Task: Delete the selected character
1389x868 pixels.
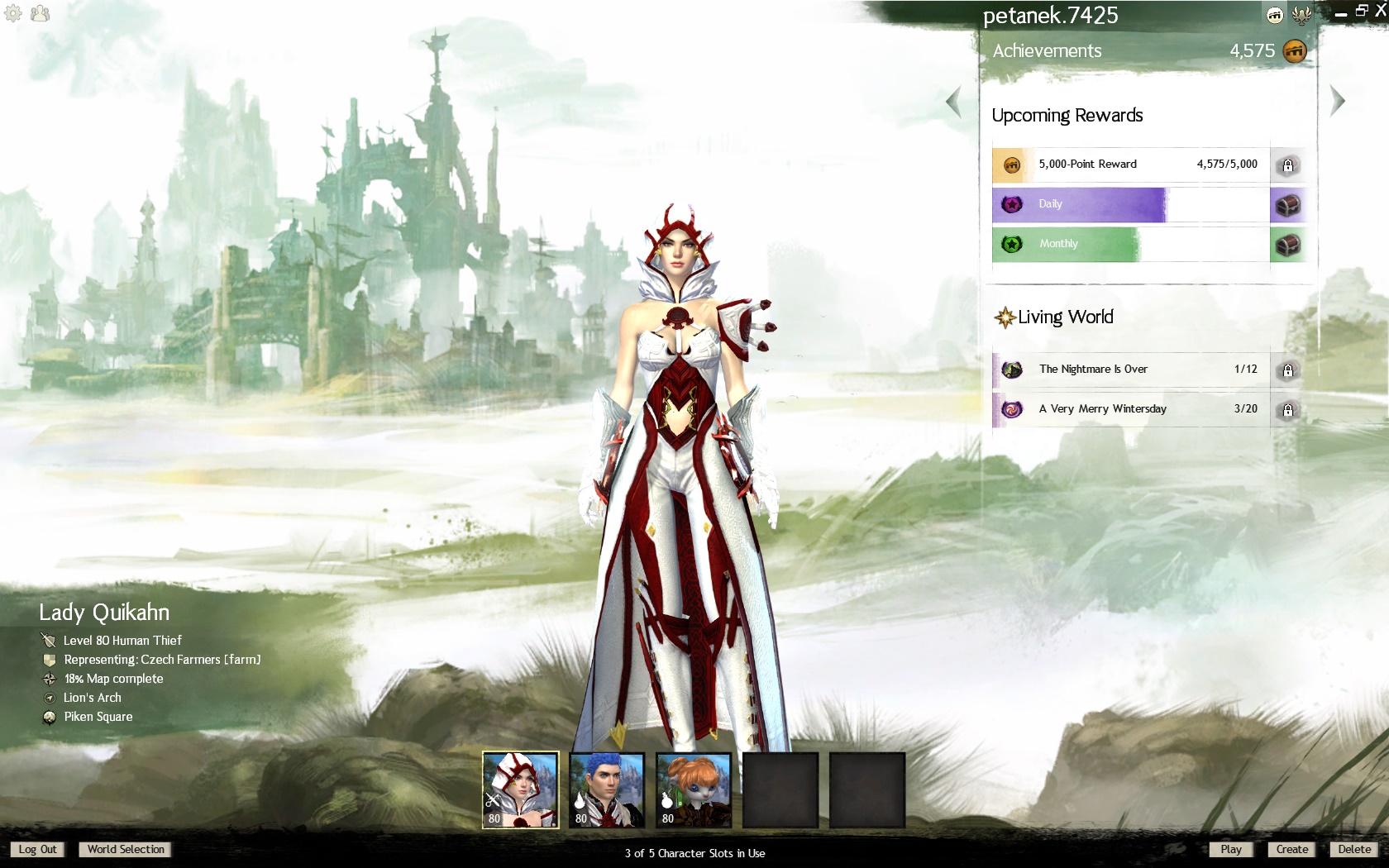Action: coord(1354,849)
